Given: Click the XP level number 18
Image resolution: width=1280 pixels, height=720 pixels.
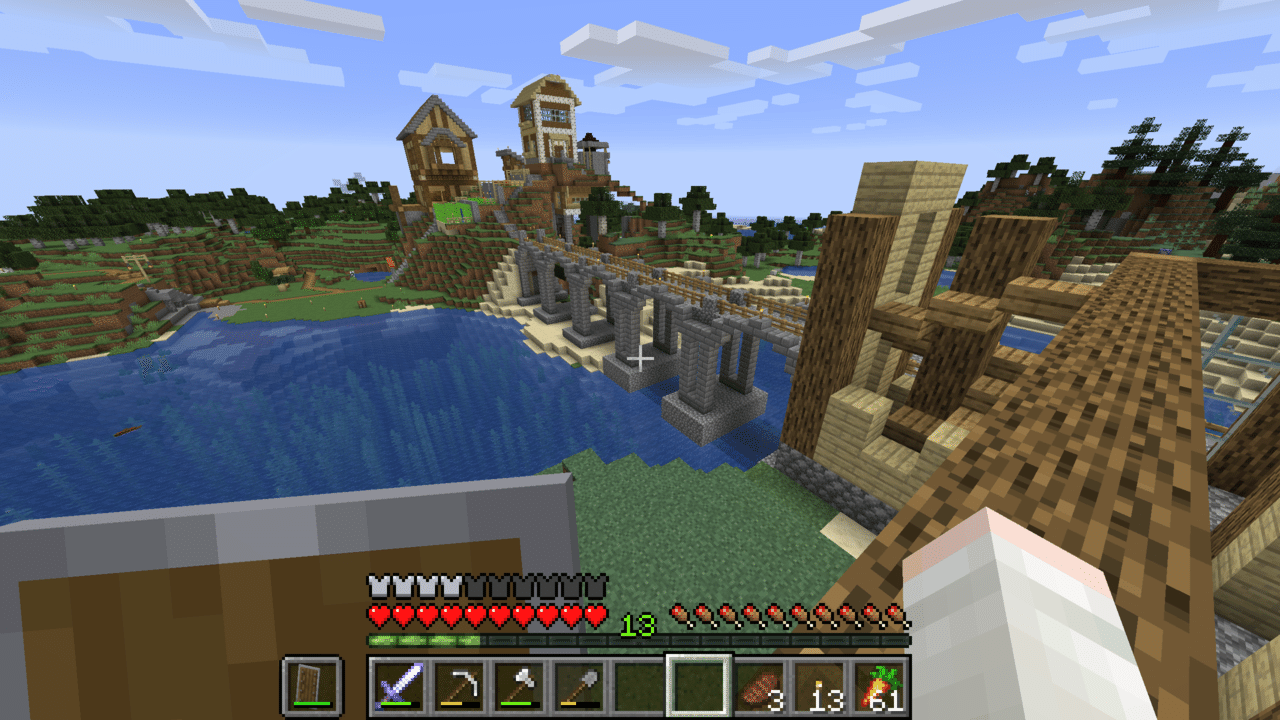Looking at the screenshot, I should tap(637, 623).
